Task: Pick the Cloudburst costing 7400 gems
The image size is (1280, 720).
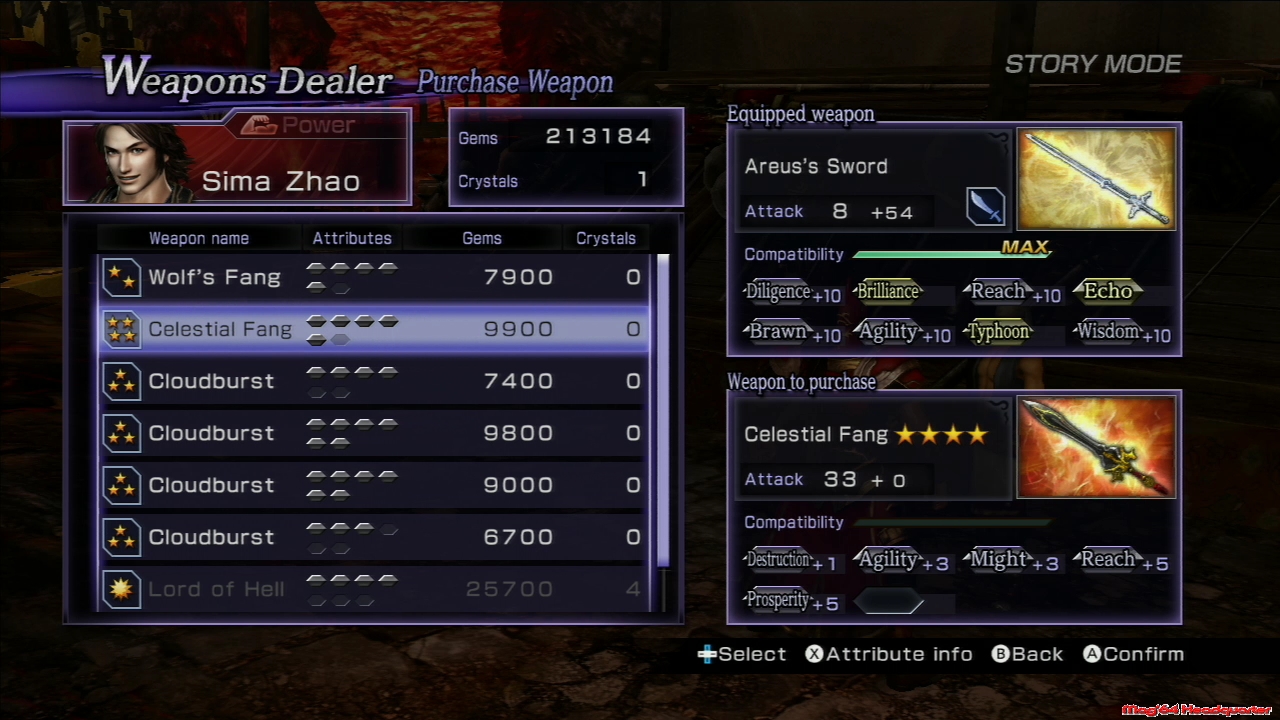Action: click(375, 381)
